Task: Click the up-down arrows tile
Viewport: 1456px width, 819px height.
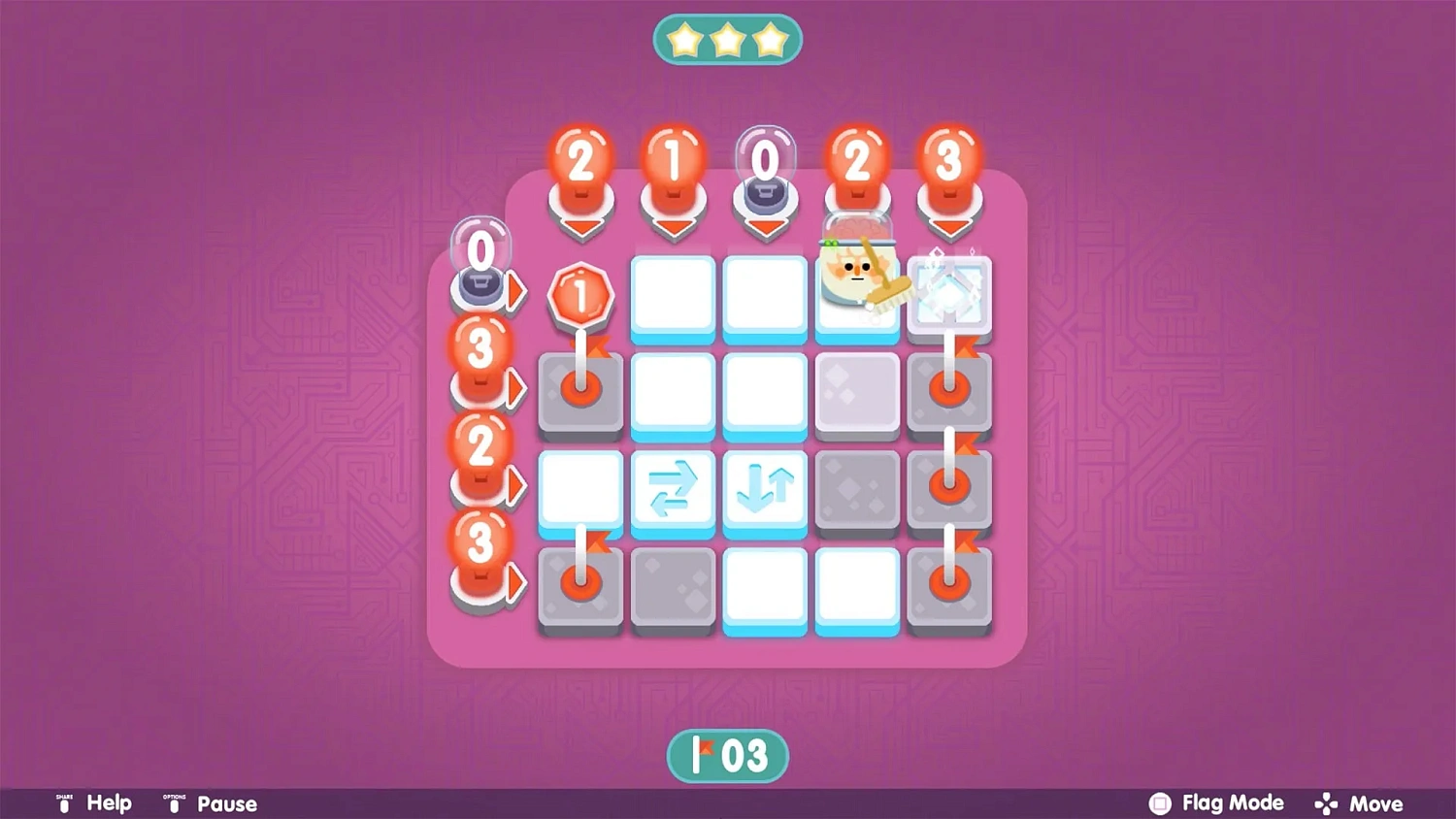Action: pos(765,488)
